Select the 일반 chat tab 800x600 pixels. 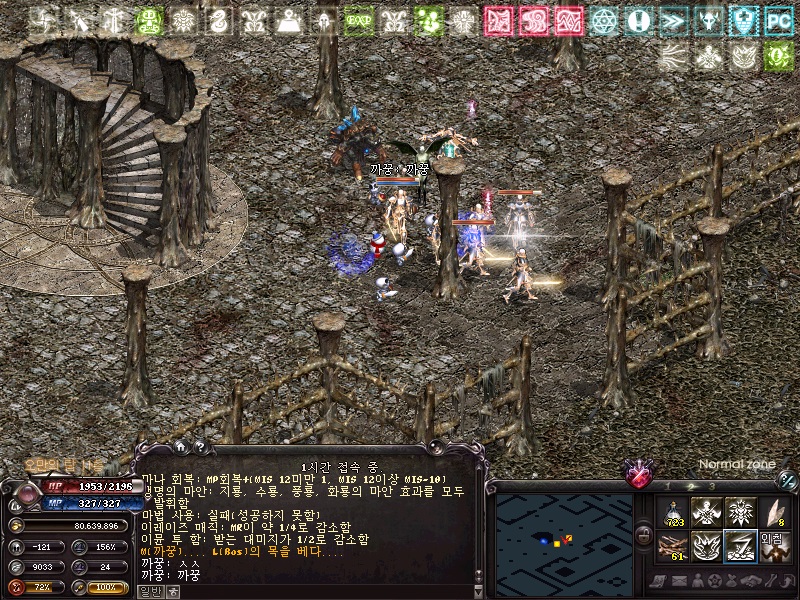tap(150, 591)
